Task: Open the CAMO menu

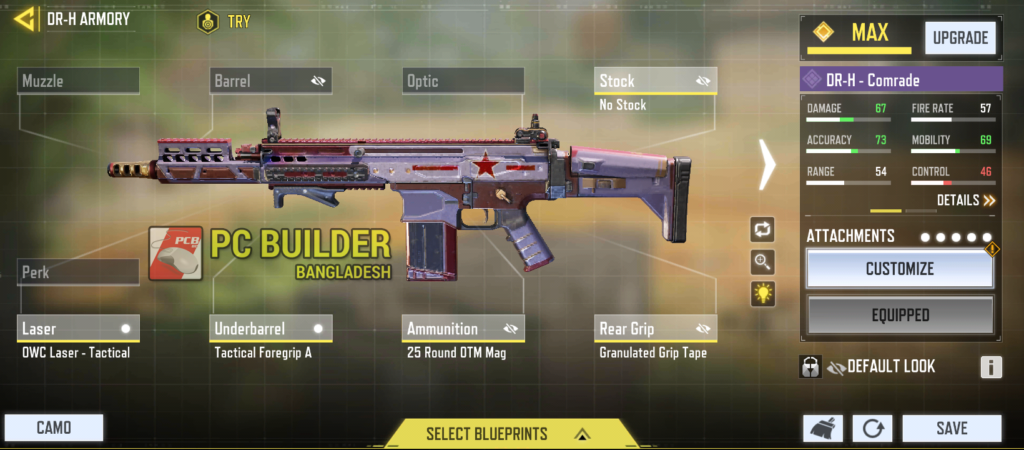Action: [53, 428]
